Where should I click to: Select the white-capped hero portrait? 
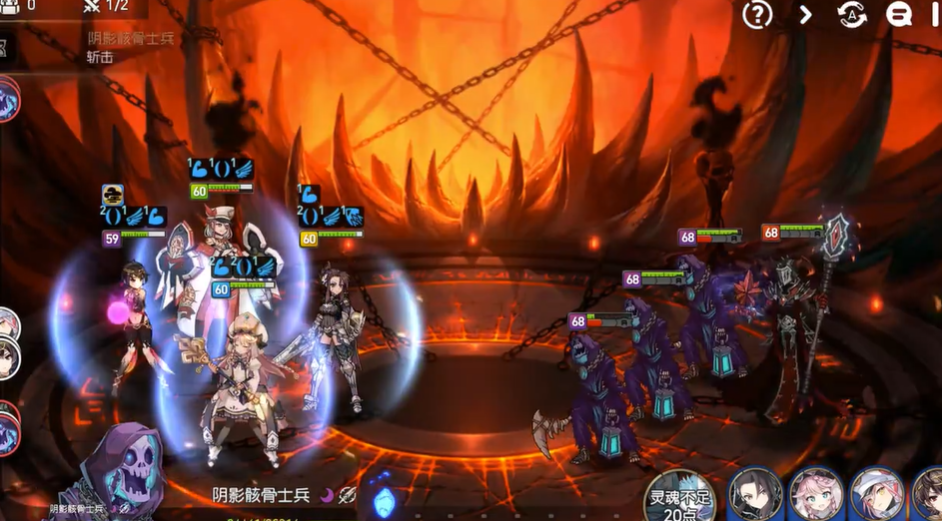pyautogui.click(x=877, y=495)
